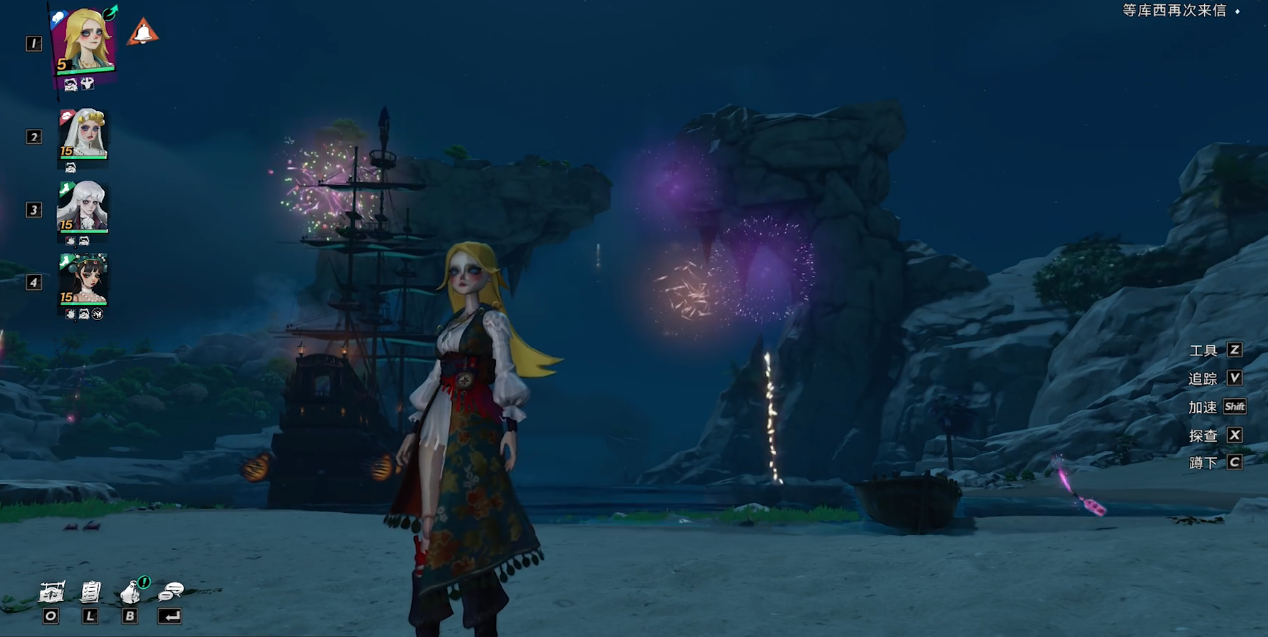The height and width of the screenshot is (637, 1268).
Task: Open the clipboard checklist icon
Action: pos(91,592)
